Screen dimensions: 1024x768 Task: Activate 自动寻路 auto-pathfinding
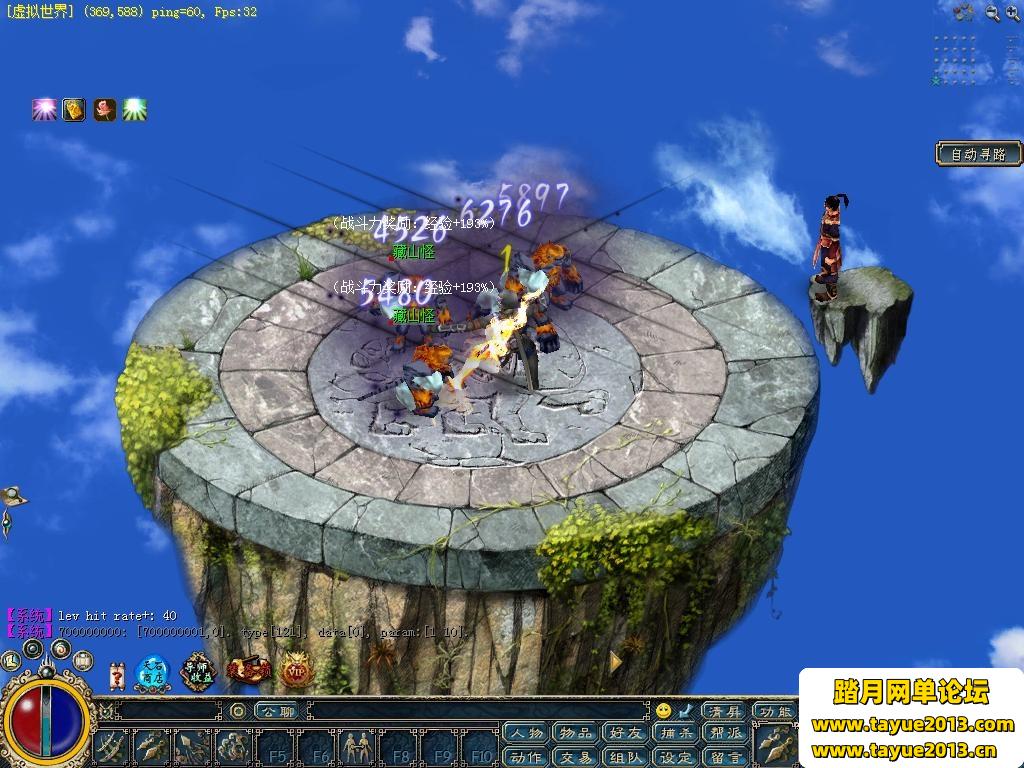pyautogui.click(x=979, y=154)
